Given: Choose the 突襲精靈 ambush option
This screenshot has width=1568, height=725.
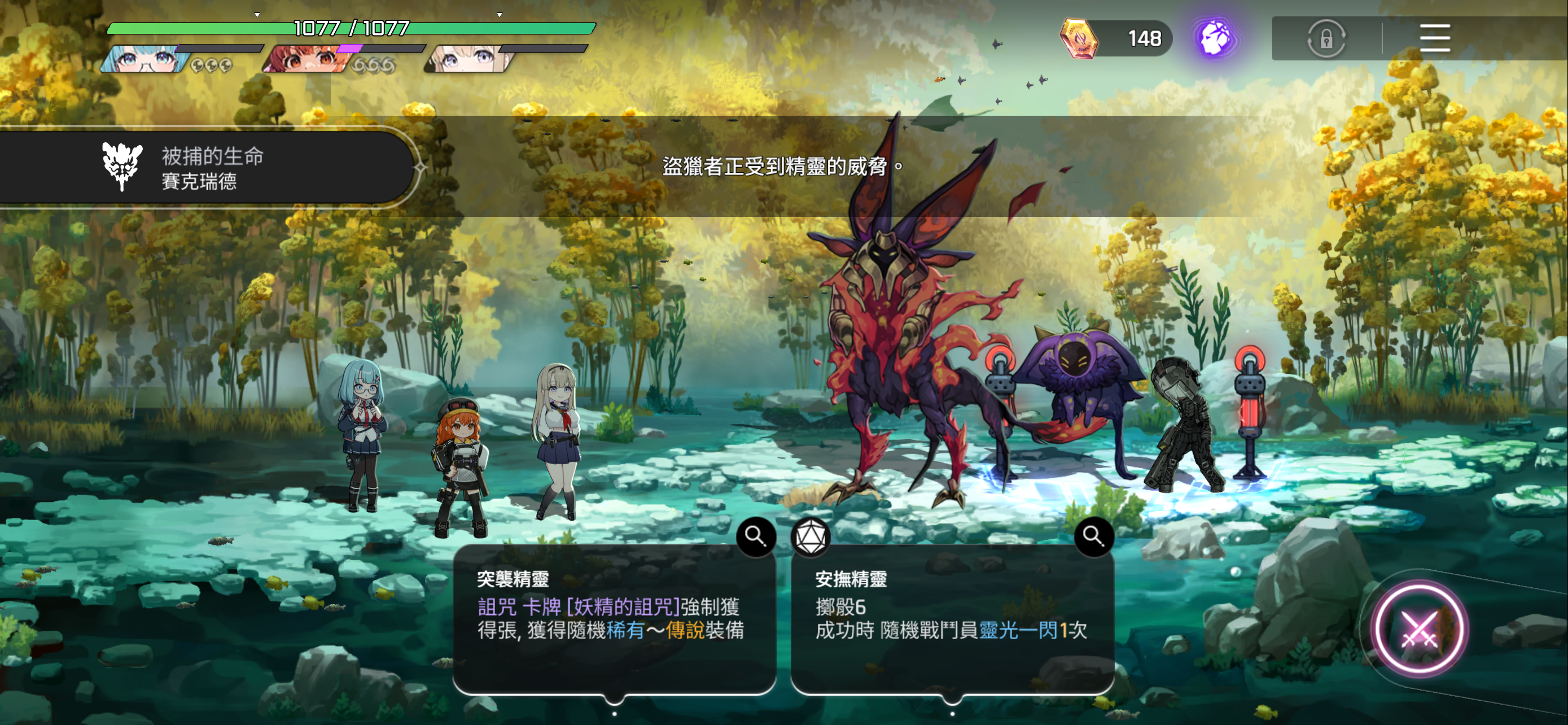Looking at the screenshot, I should click(614, 618).
